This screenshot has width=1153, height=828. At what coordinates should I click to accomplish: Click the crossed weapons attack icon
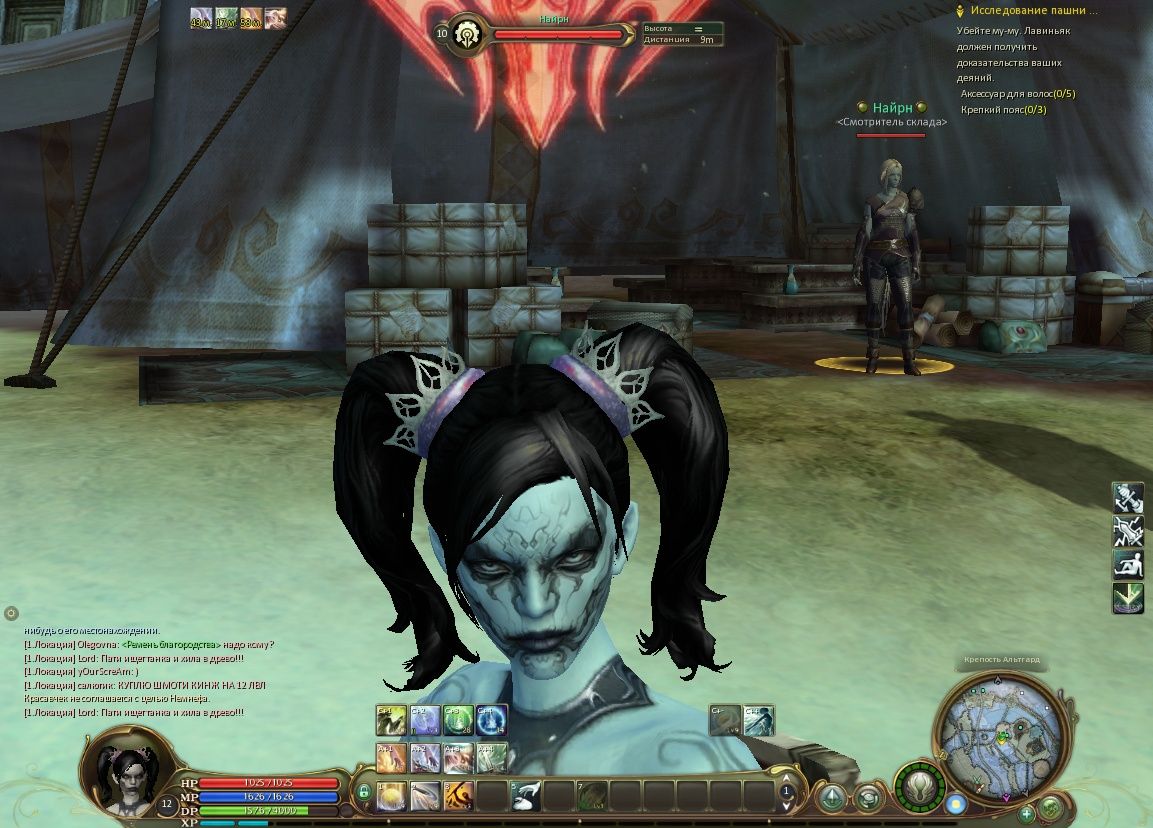pos(1128,530)
